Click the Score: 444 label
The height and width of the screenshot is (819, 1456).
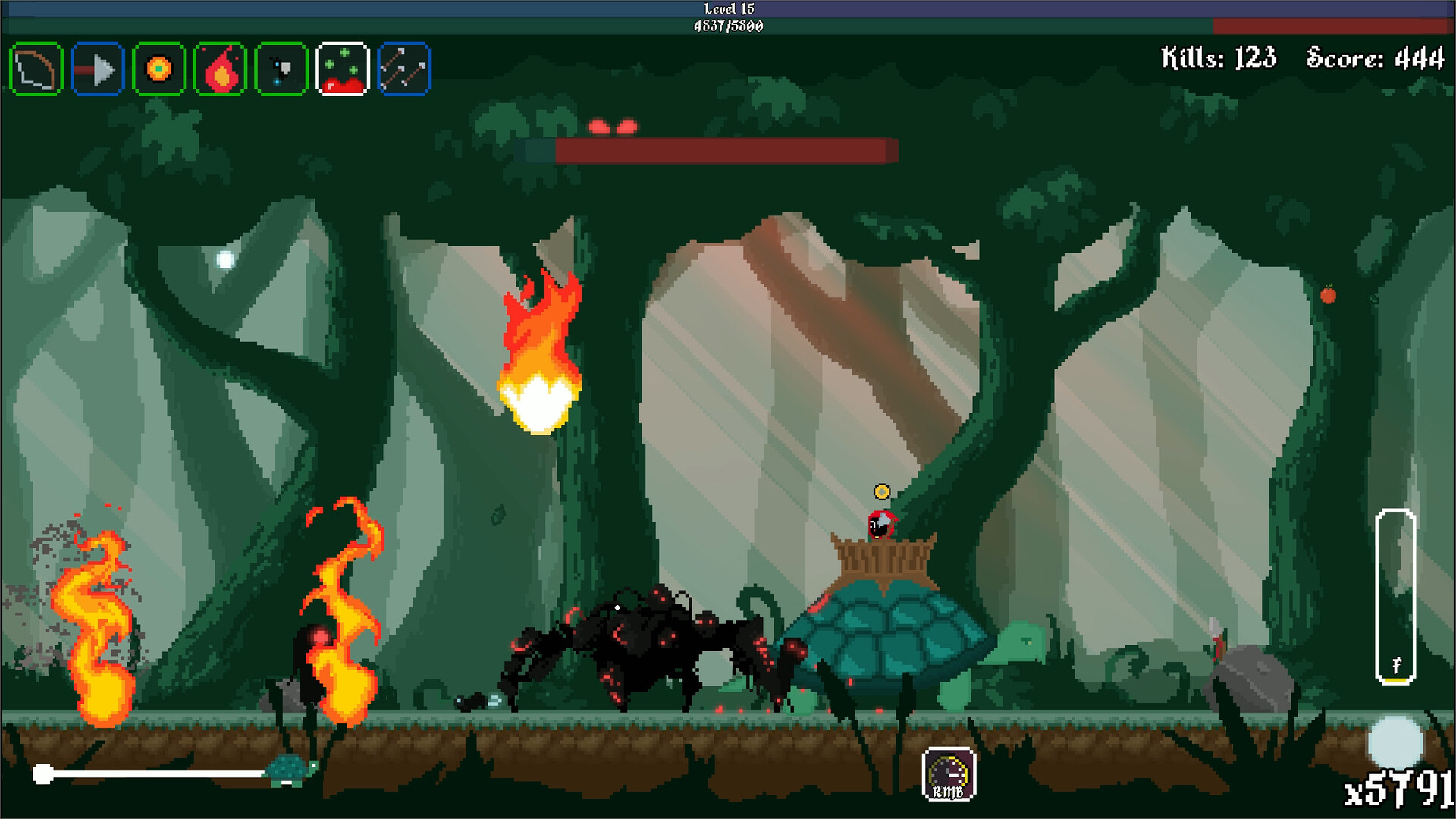pyautogui.click(x=1374, y=55)
